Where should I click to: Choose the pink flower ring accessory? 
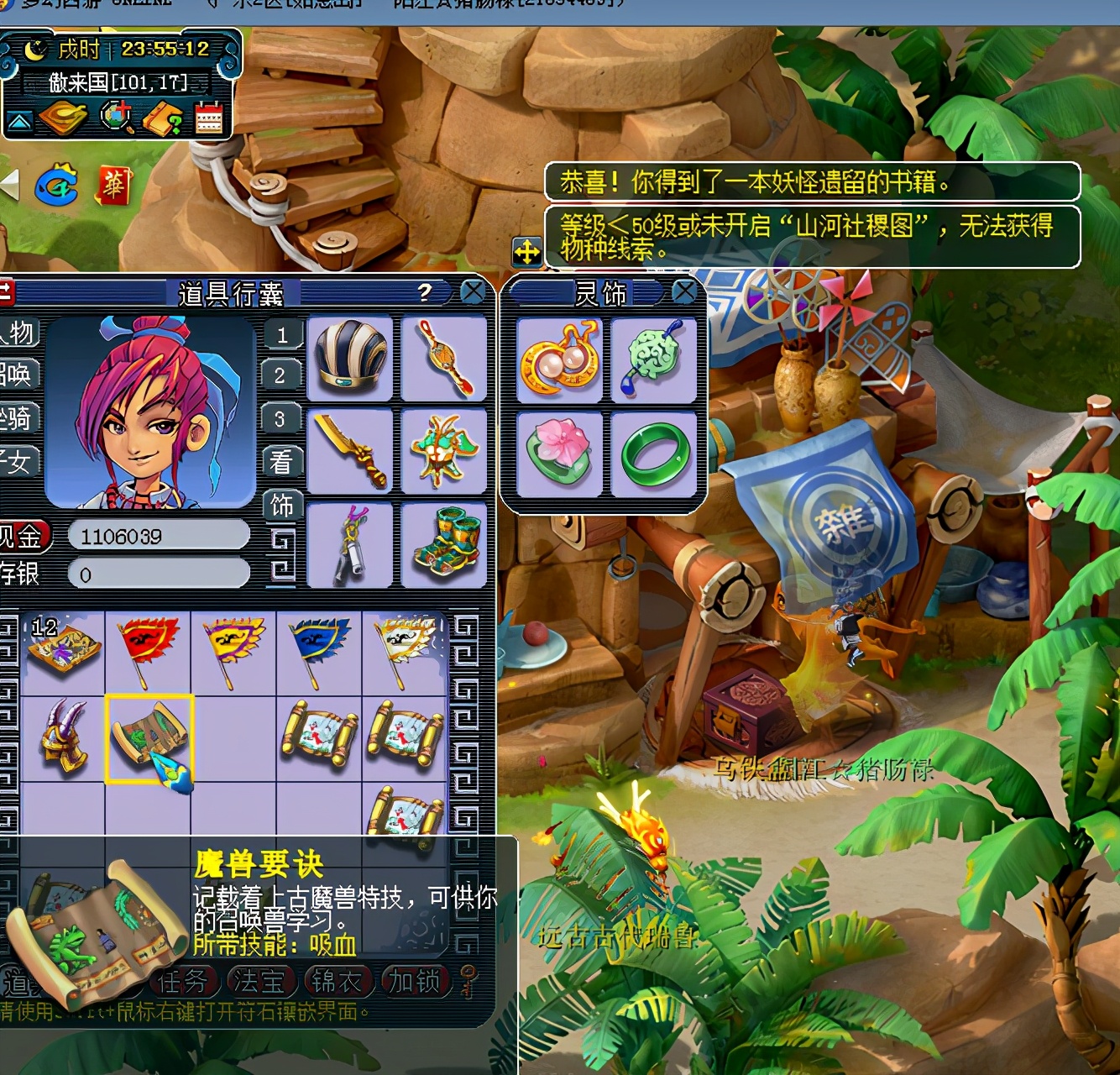[x=560, y=454]
